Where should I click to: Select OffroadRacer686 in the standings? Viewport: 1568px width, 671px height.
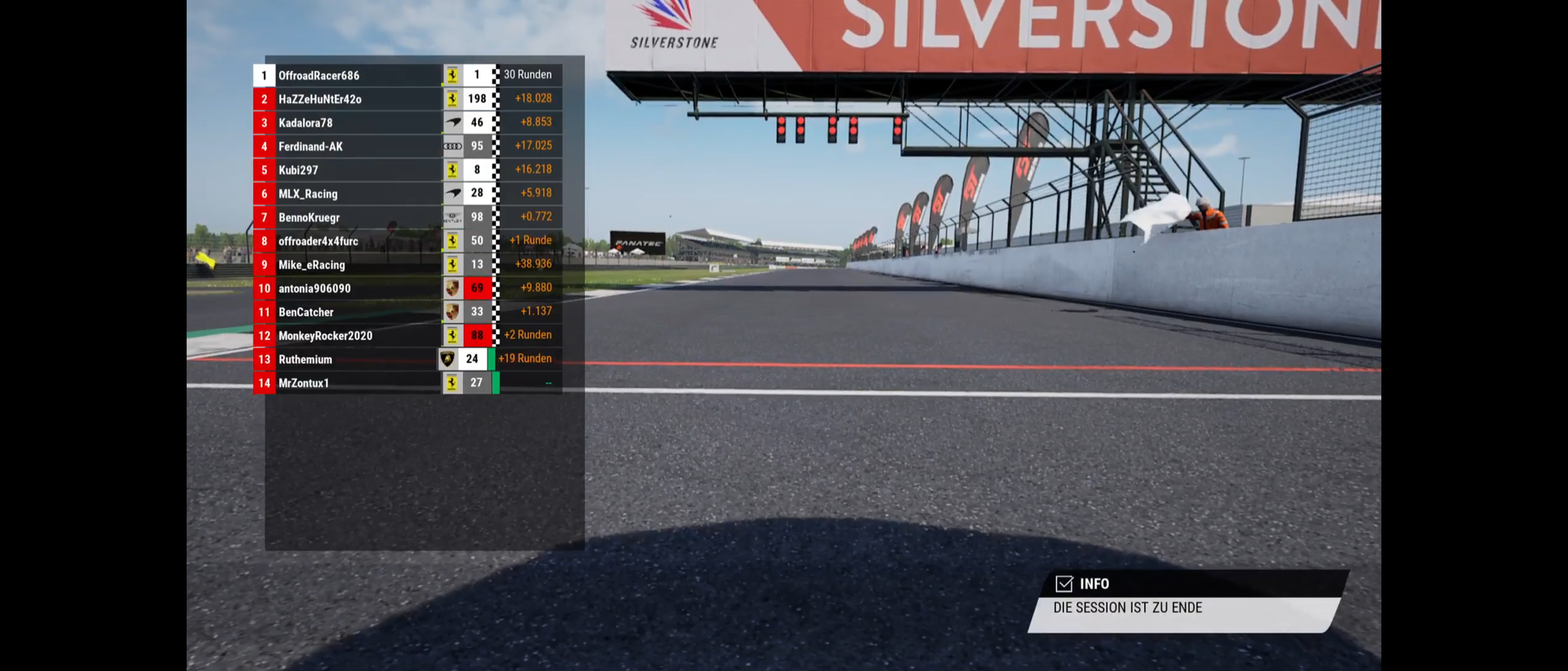tap(318, 76)
